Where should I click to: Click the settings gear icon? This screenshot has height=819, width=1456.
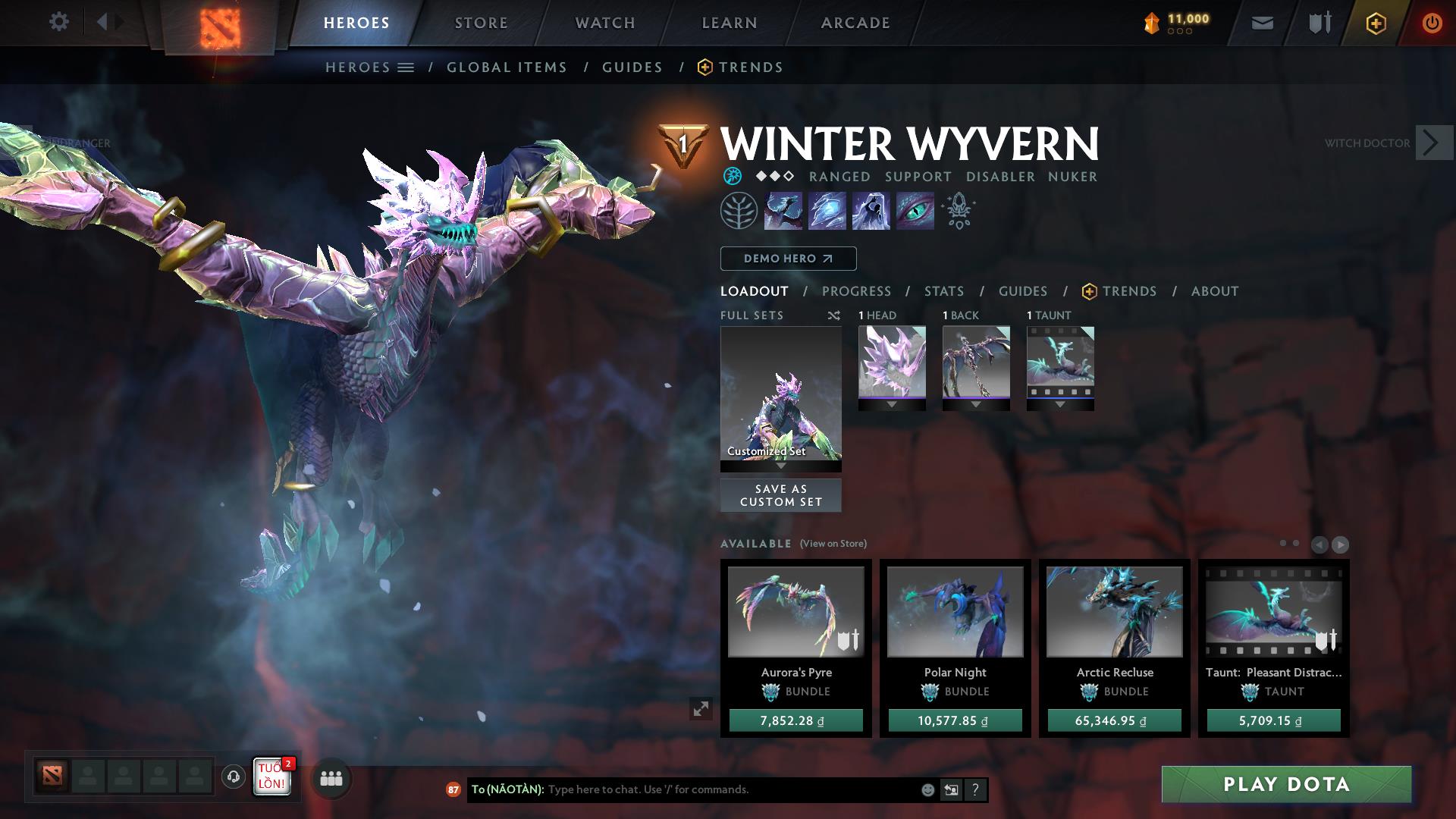59,22
